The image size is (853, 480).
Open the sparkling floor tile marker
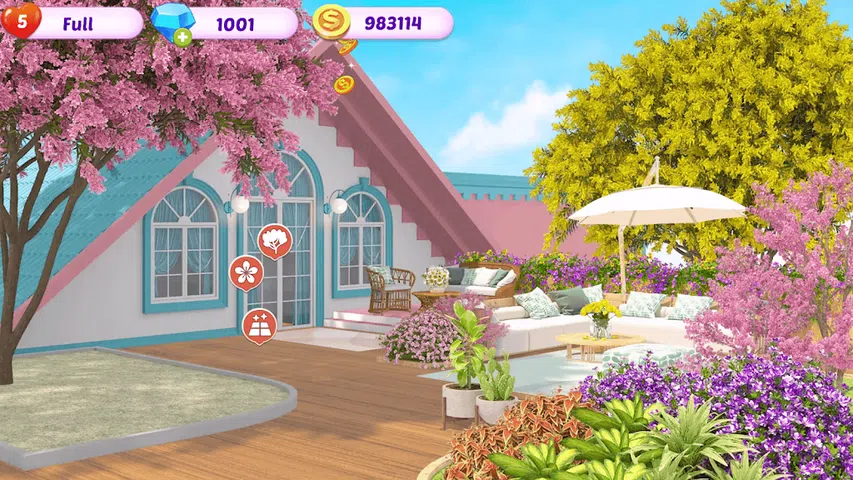pyautogui.click(x=258, y=325)
